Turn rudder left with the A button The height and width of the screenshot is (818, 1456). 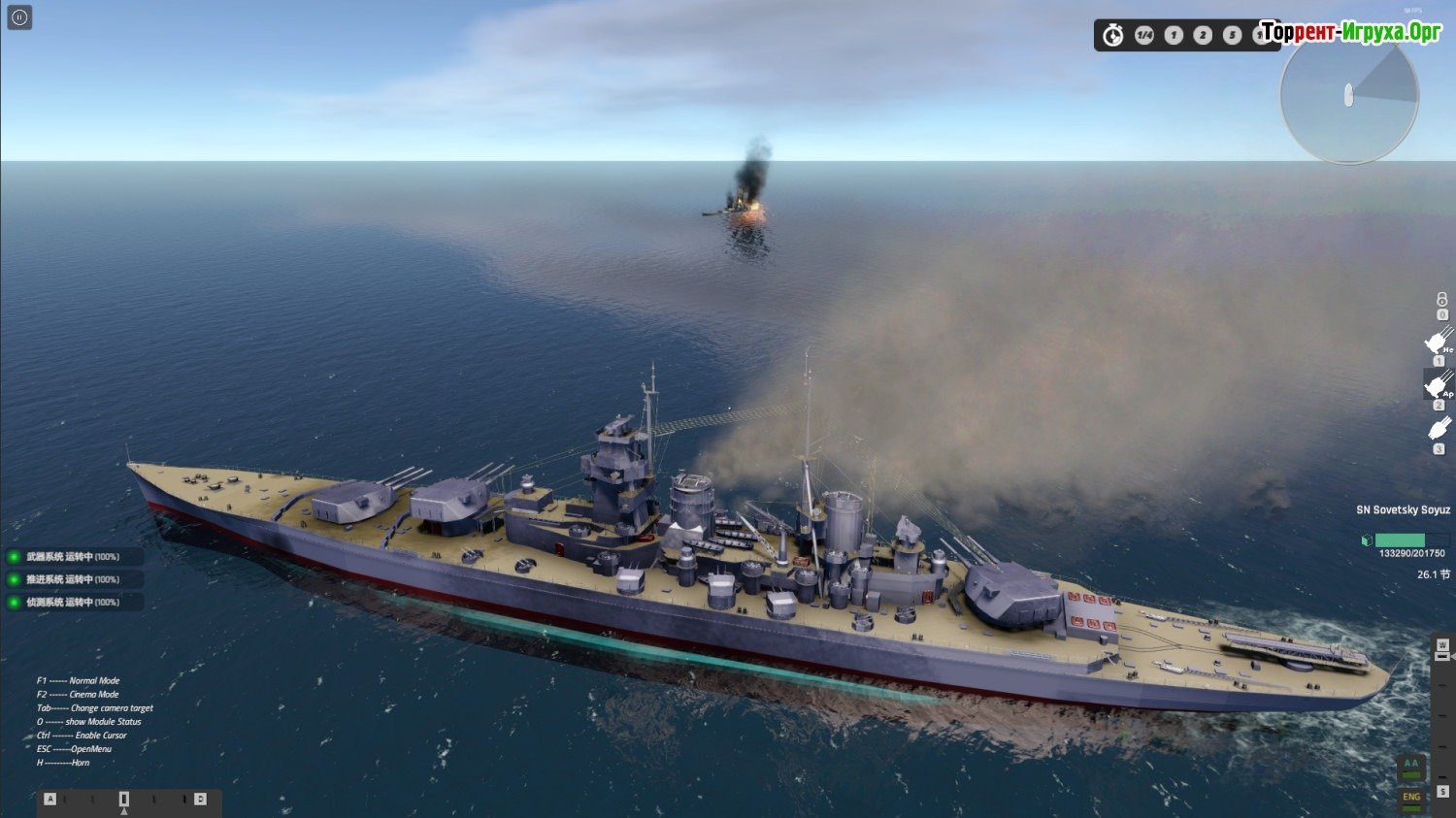pyautogui.click(x=50, y=800)
